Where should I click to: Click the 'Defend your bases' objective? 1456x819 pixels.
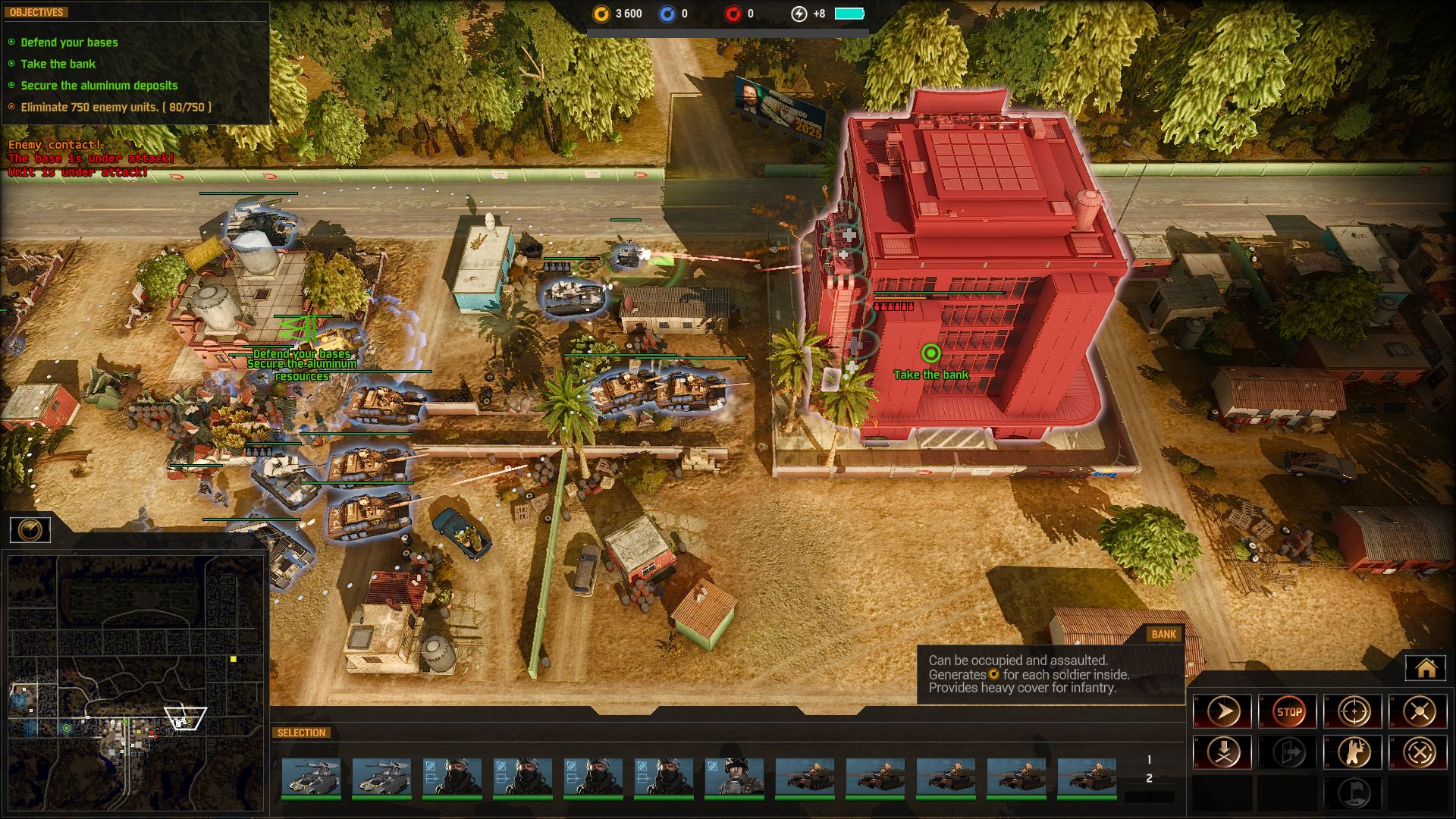(69, 42)
